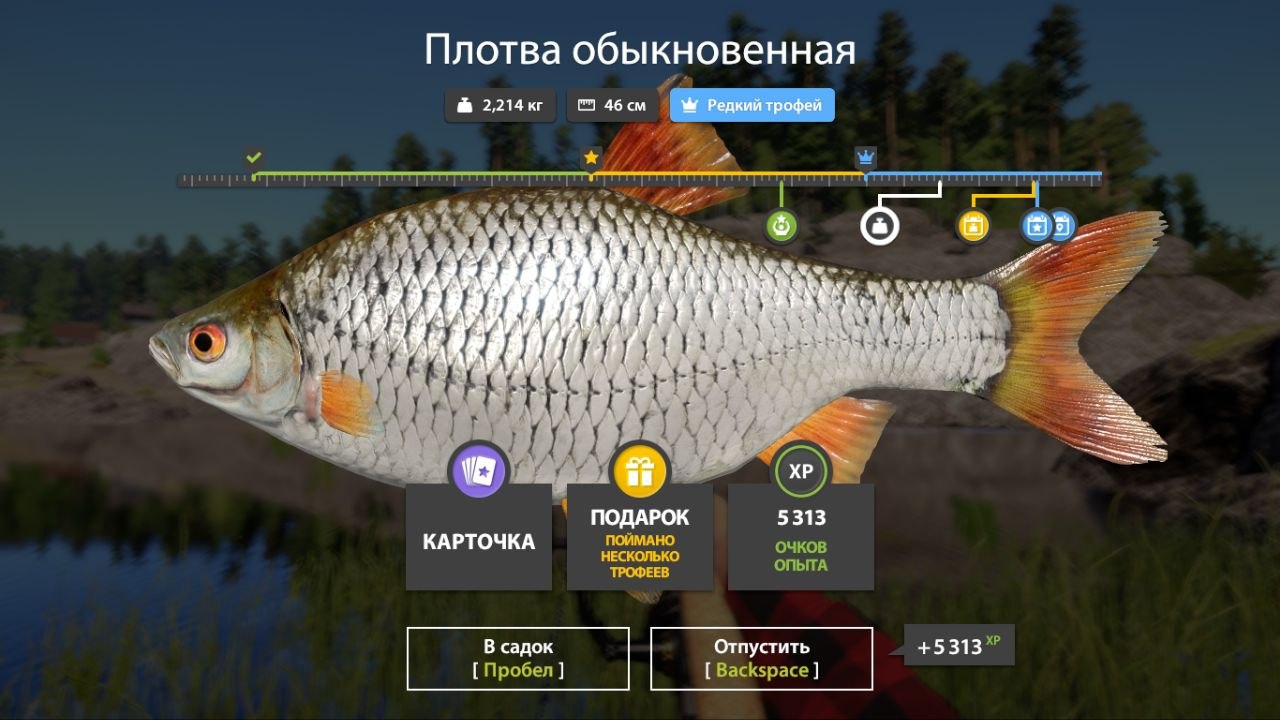Click the ruler icon in the length badge

click(x=584, y=104)
